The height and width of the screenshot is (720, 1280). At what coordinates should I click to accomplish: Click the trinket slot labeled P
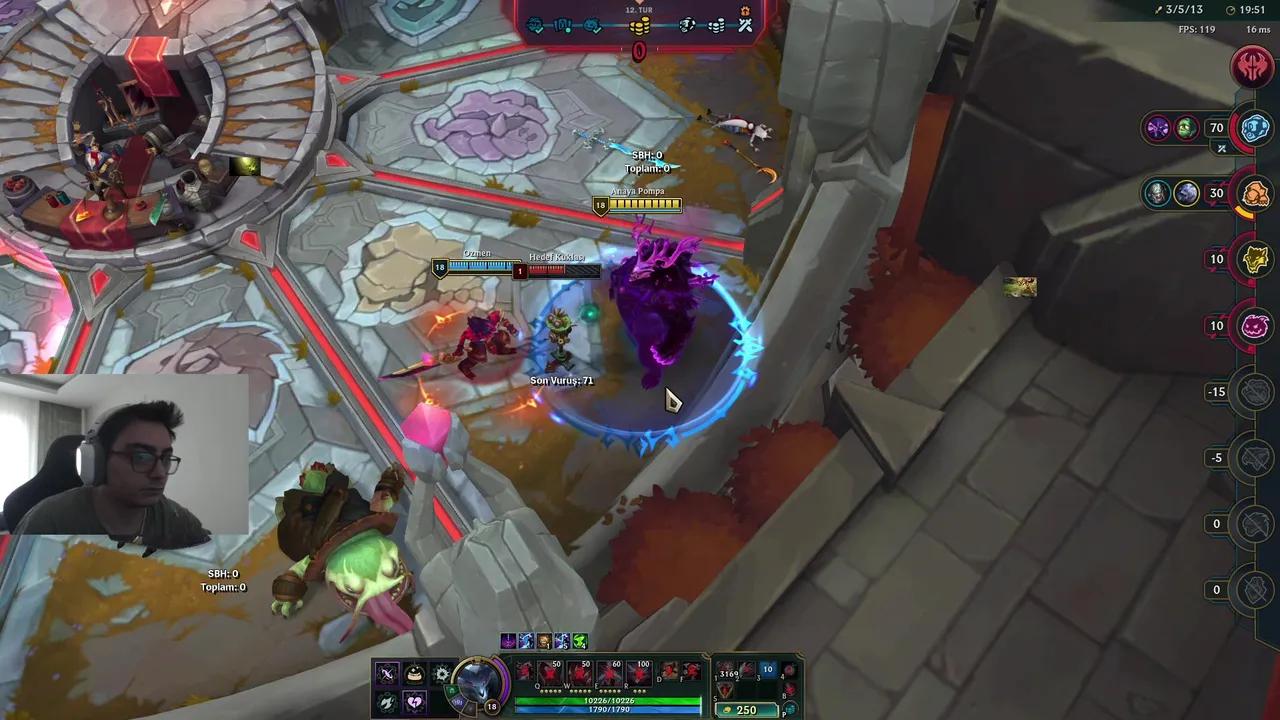[x=789, y=707]
